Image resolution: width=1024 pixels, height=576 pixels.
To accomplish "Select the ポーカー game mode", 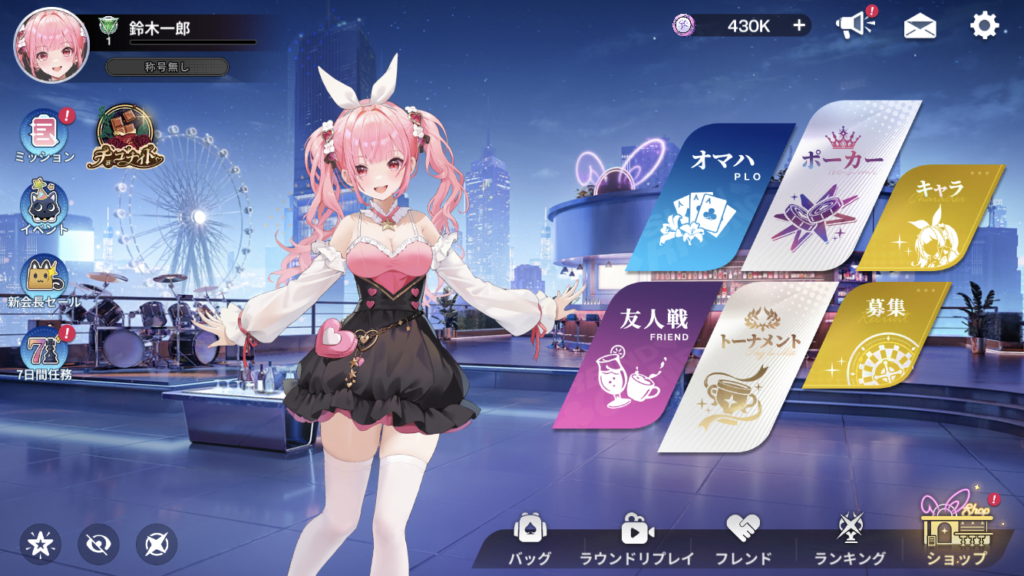I will point(828,190).
